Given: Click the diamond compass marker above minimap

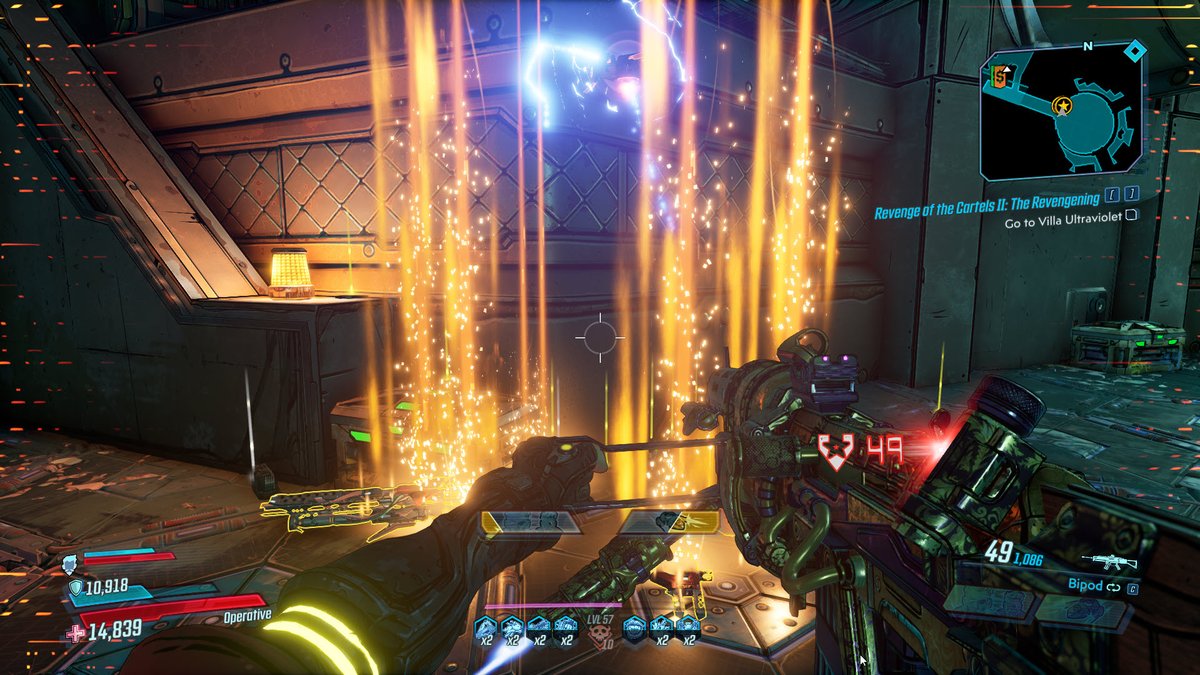Looking at the screenshot, I should [1134, 49].
